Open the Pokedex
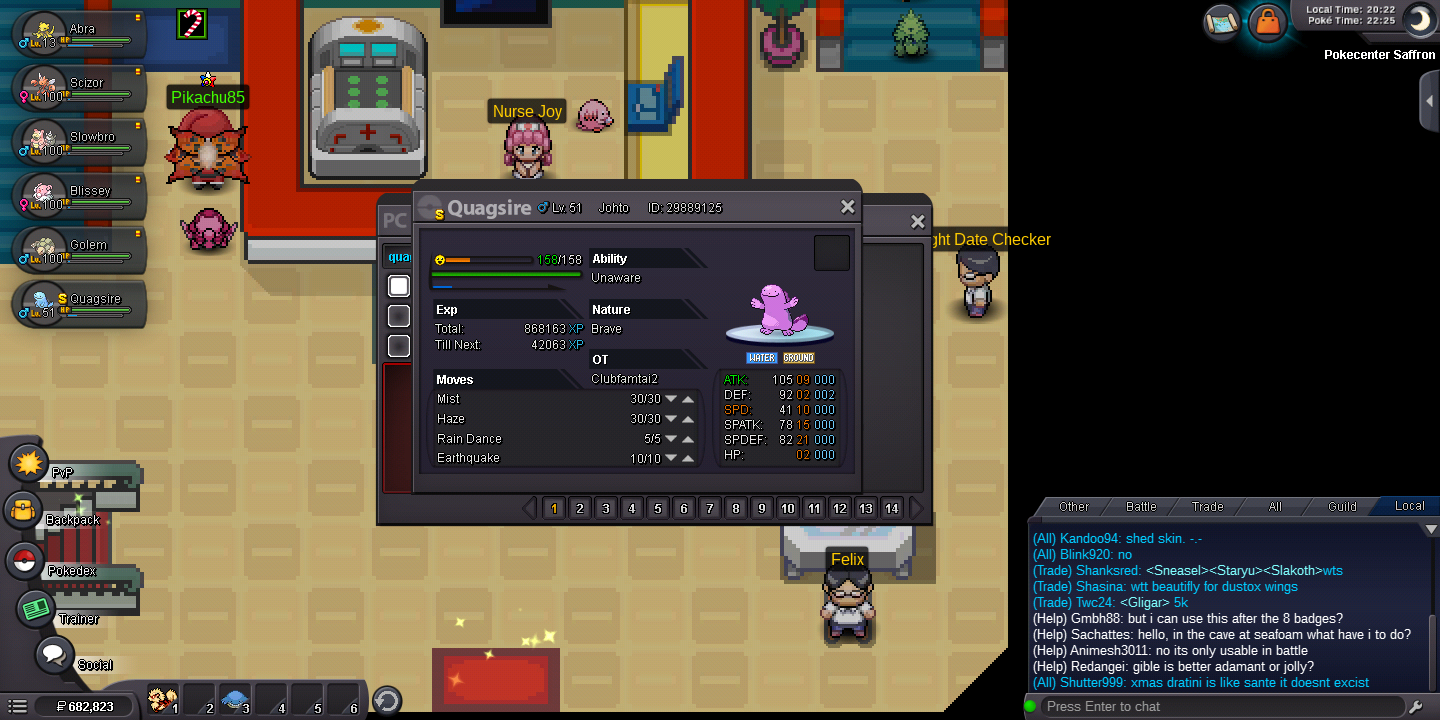Screen dimensions: 1440x720 [x=24, y=561]
